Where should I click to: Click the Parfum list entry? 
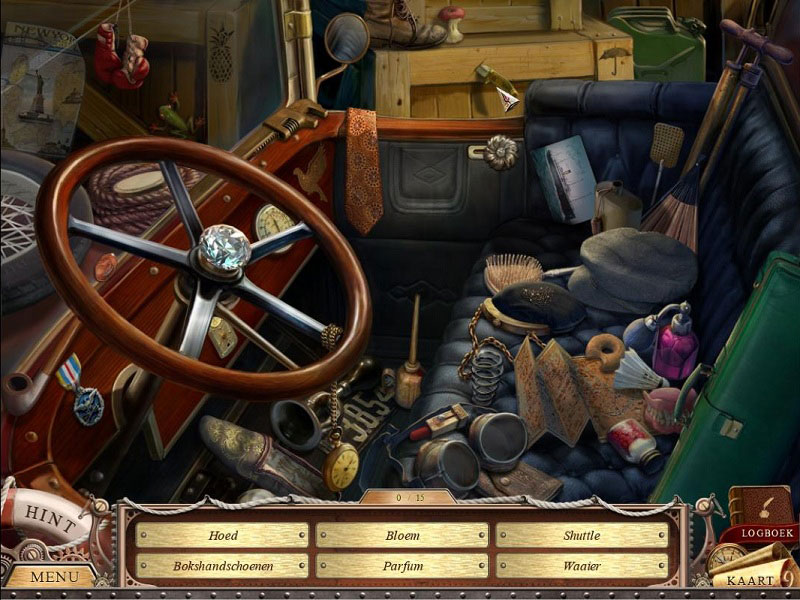tap(402, 566)
